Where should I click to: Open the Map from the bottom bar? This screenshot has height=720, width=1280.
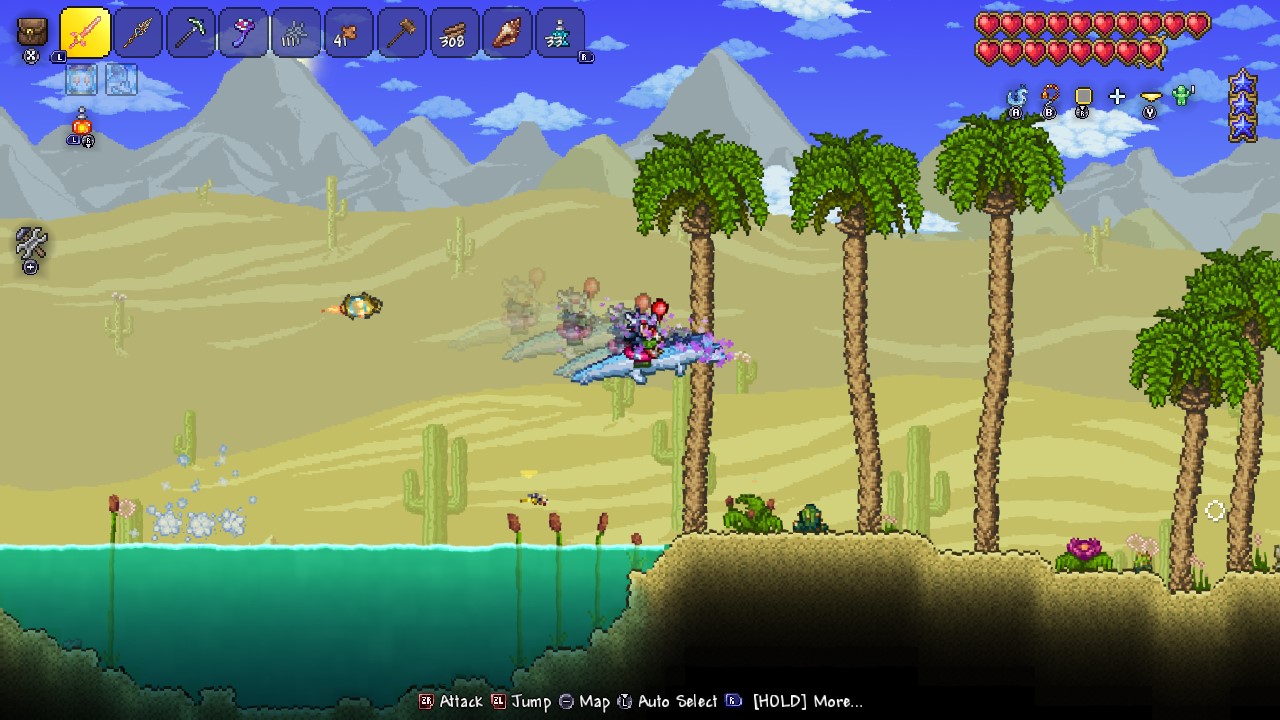[x=589, y=701]
